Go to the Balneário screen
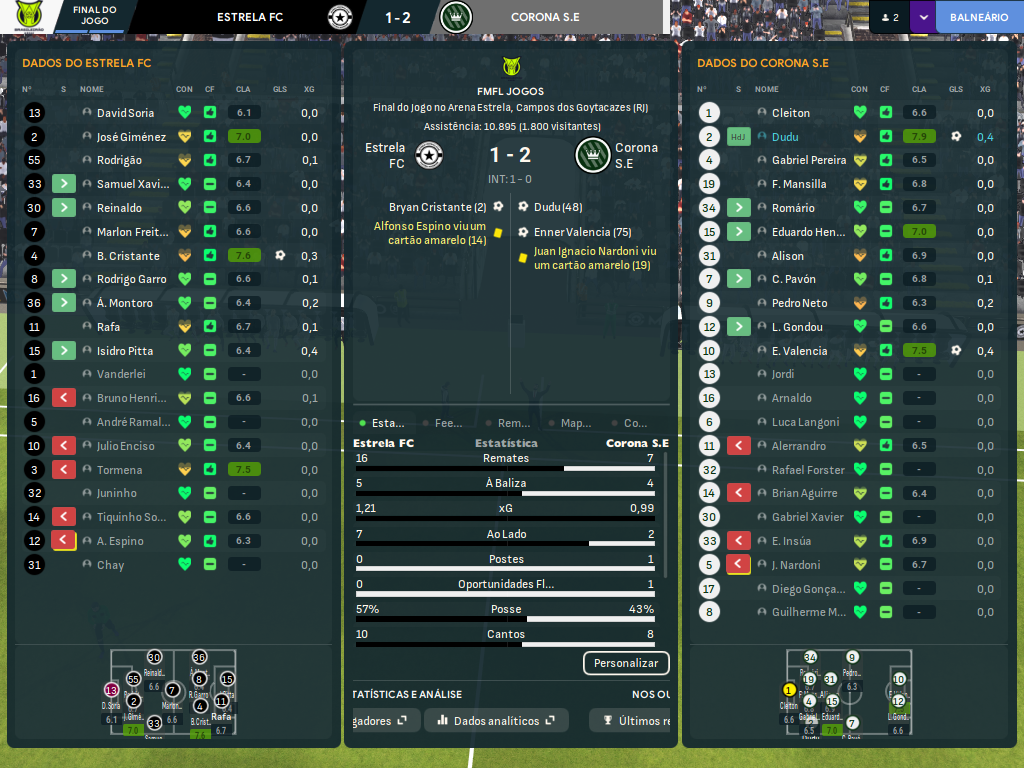 click(978, 17)
